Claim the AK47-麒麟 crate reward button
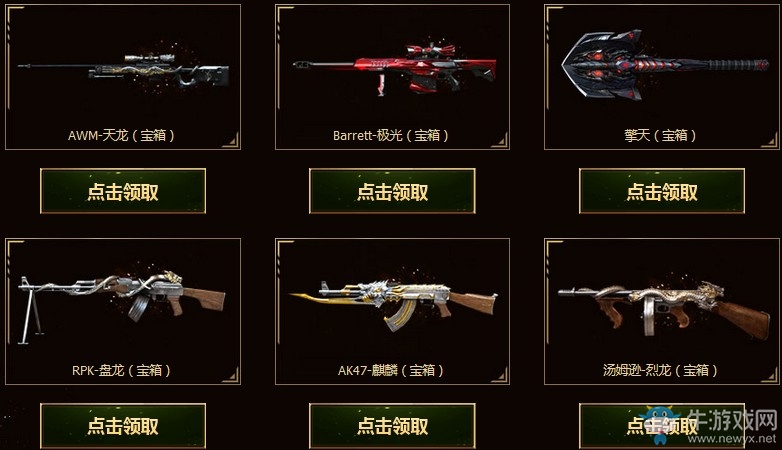Image resolution: width=782 pixels, height=450 pixels. [x=392, y=425]
